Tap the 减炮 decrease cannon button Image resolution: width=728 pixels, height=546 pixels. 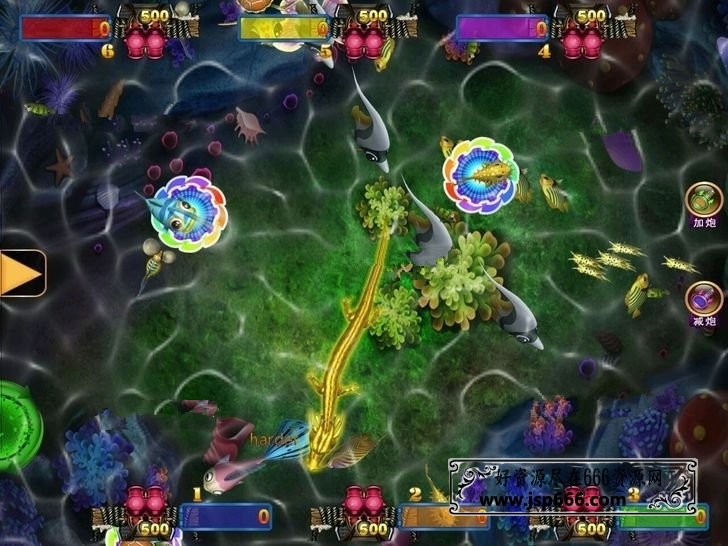point(704,299)
